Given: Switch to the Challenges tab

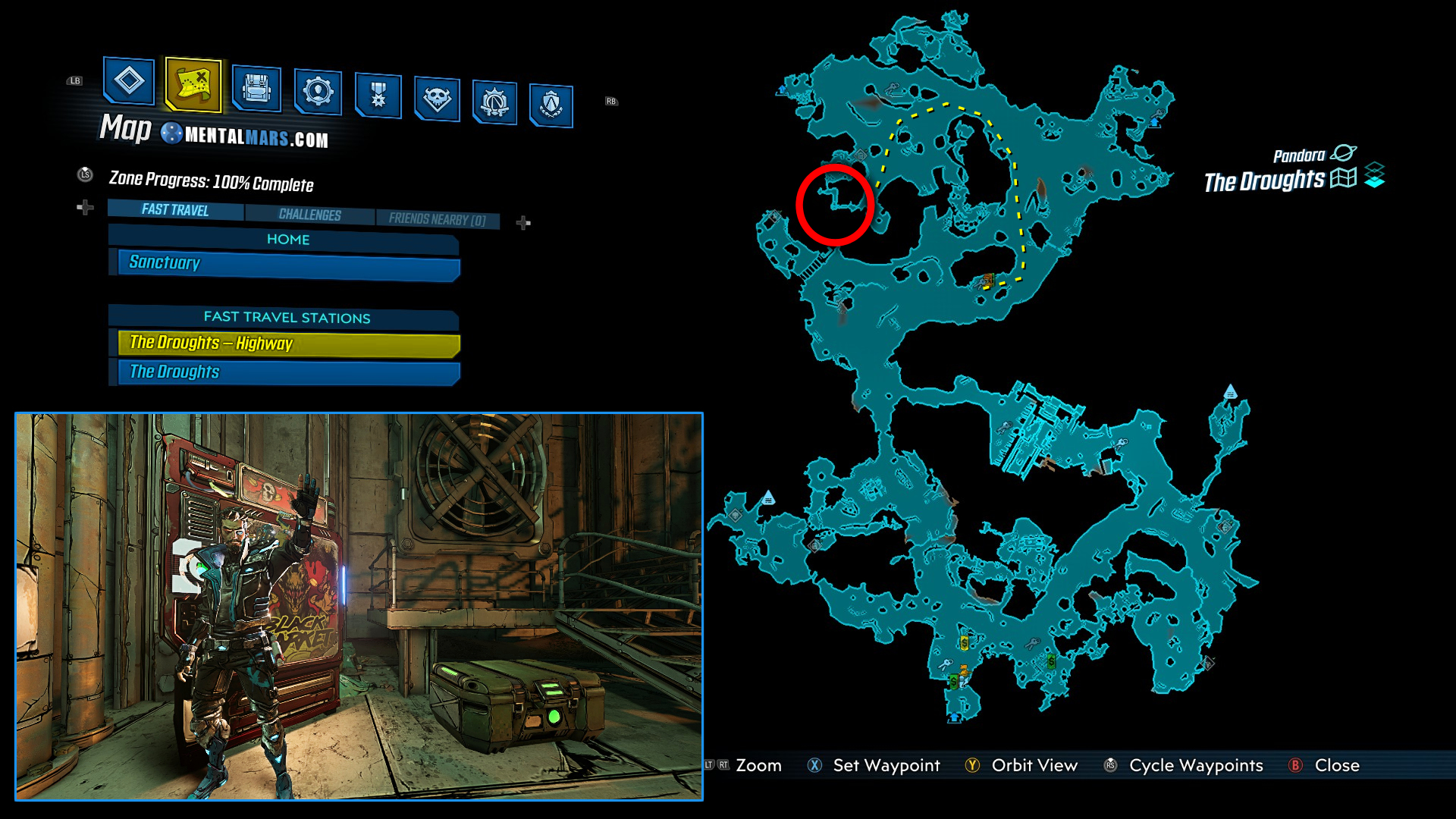Looking at the screenshot, I should pyautogui.click(x=310, y=215).
